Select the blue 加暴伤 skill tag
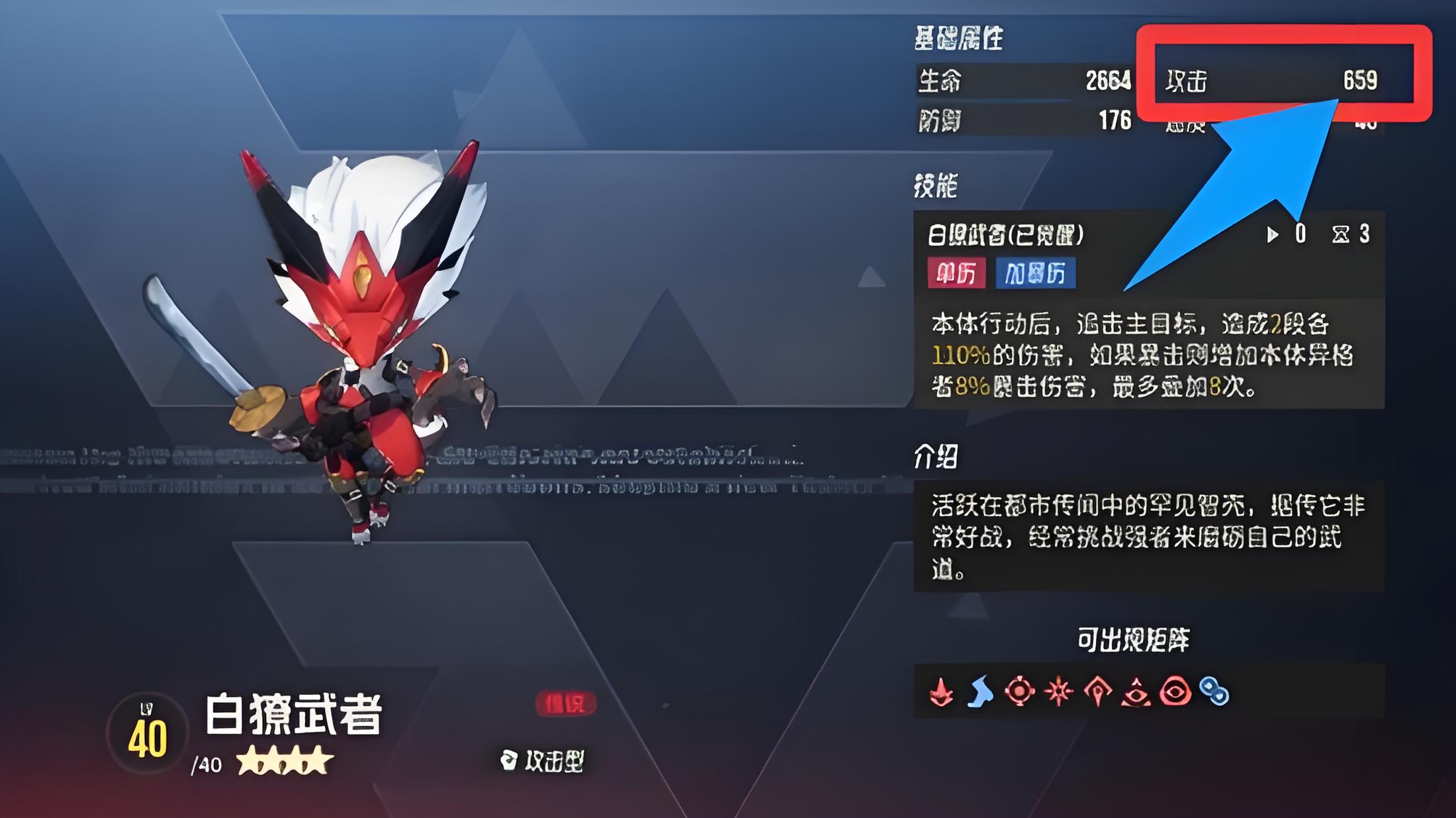This screenshot has height=818, width=1456. 1035,273
